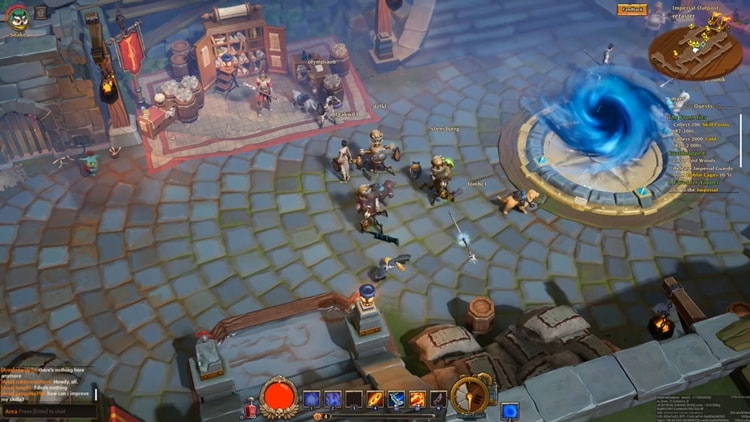Use the blue portal skill button

coord(509,410)
